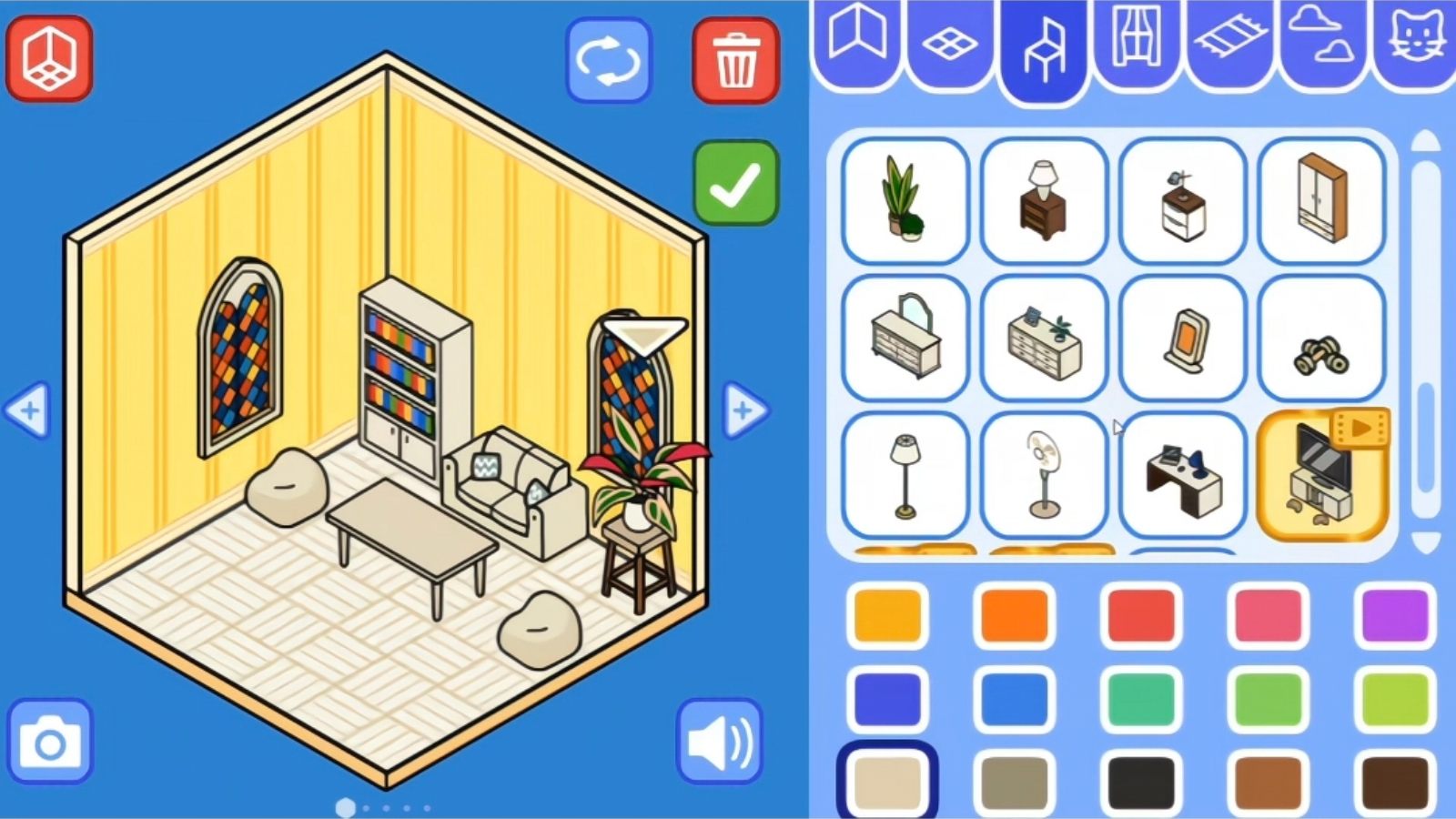Open the room view cube icon
Viewport: 1456px width, 819px height.
point(49,59)
